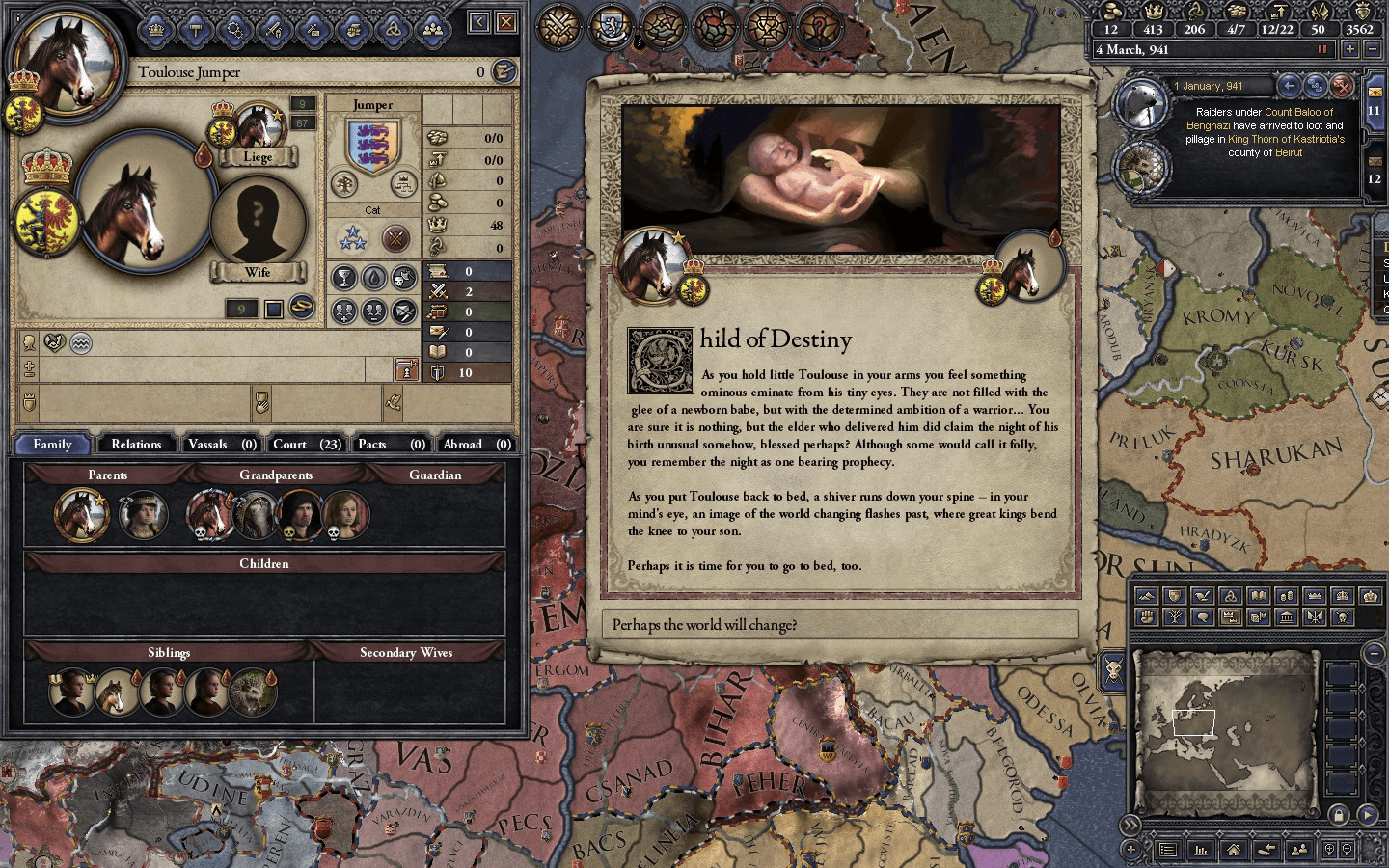Screen dimensions: 1389x868
Task: Switch to the economy map mode with coins icon
Action: (x=1288, y=596)
